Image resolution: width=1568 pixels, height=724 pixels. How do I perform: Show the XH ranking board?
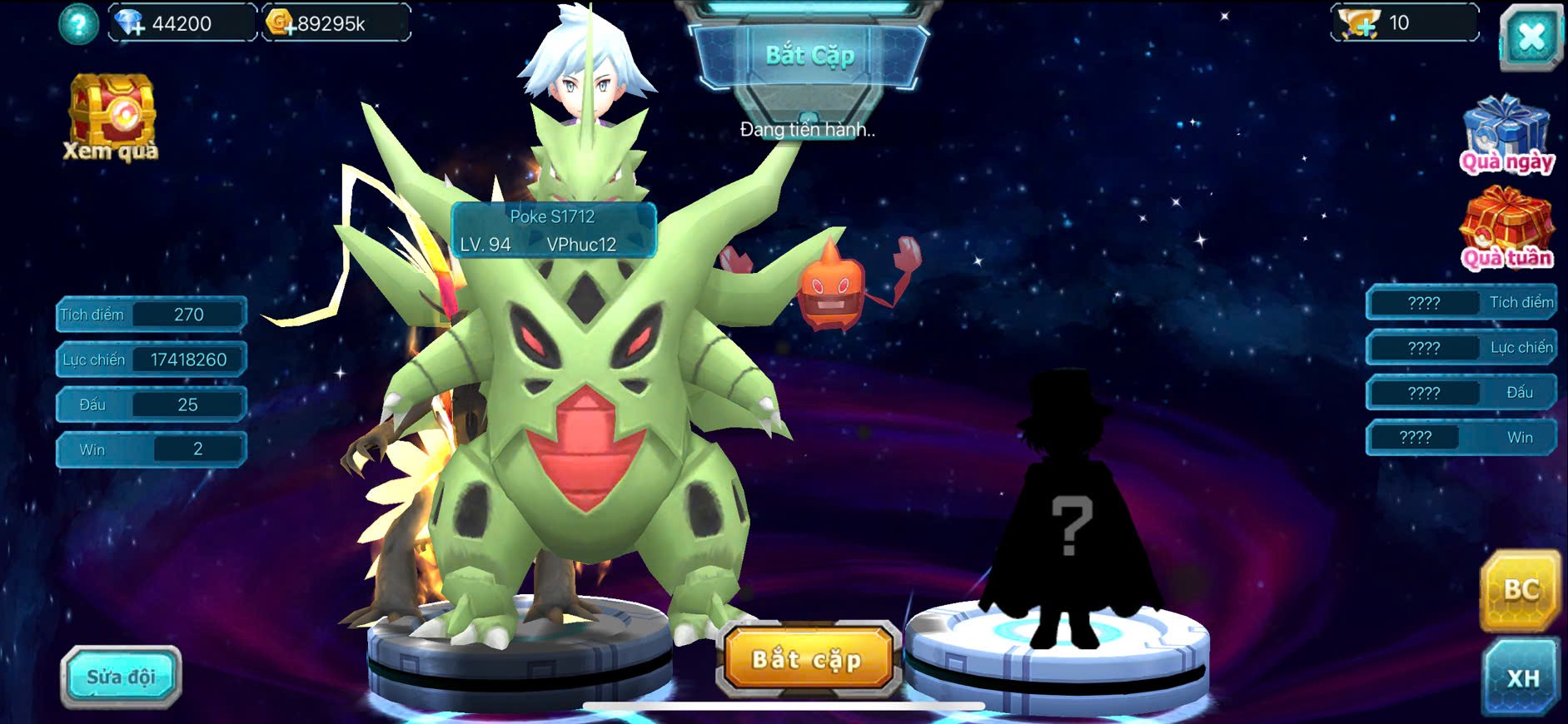click(1521, 677)
